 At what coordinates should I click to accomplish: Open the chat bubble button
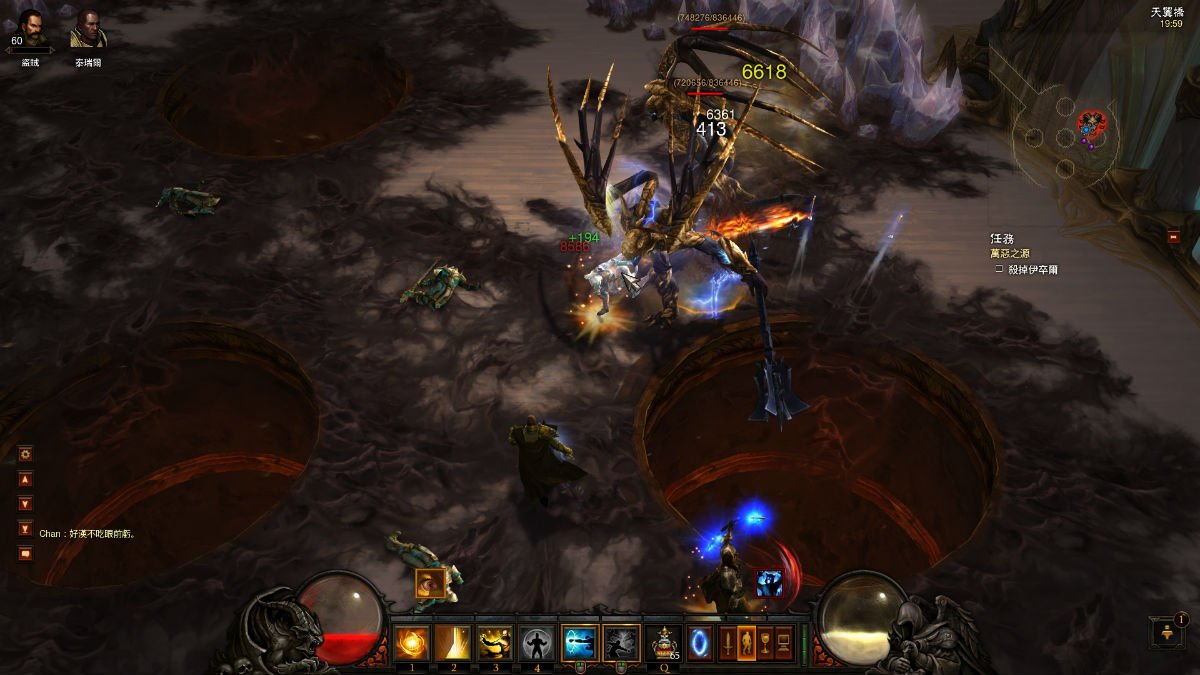[26, 553]
